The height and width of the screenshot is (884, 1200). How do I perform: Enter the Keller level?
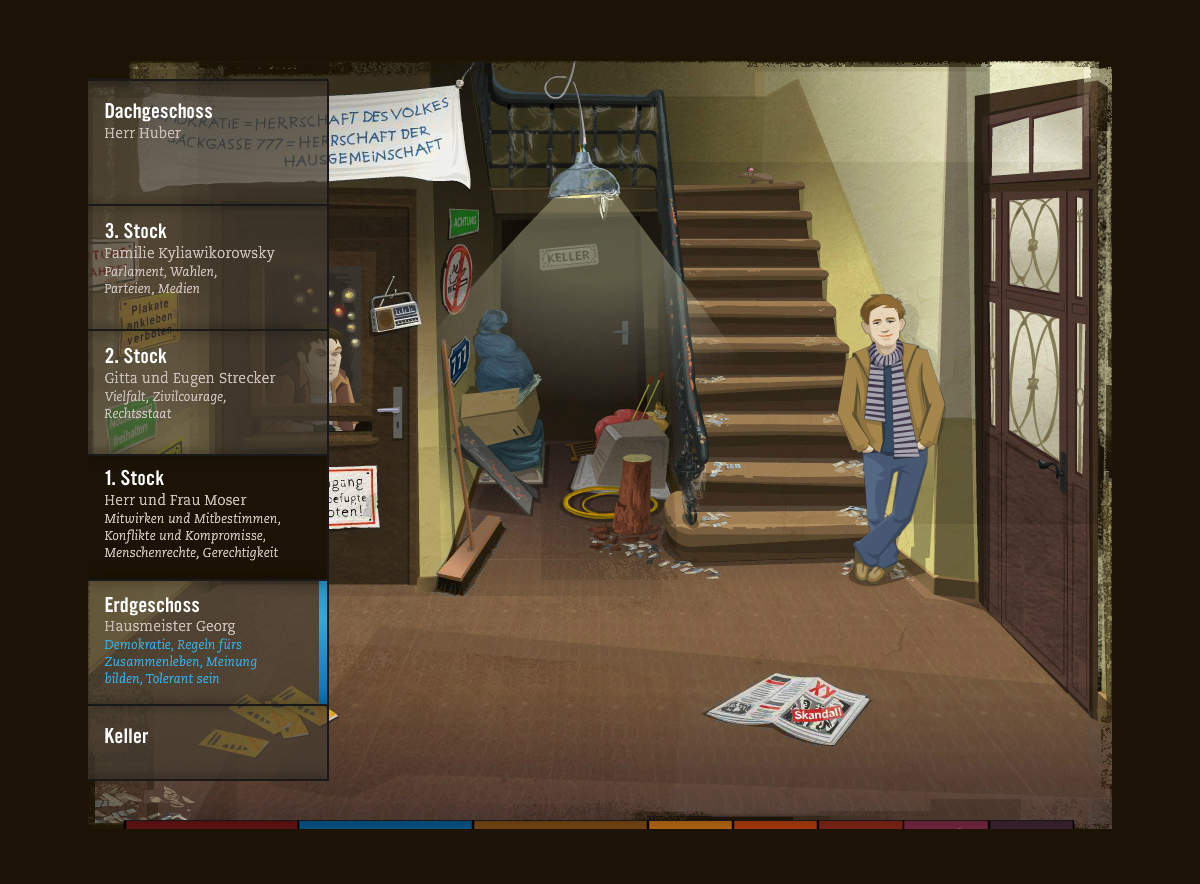point(207,742)
